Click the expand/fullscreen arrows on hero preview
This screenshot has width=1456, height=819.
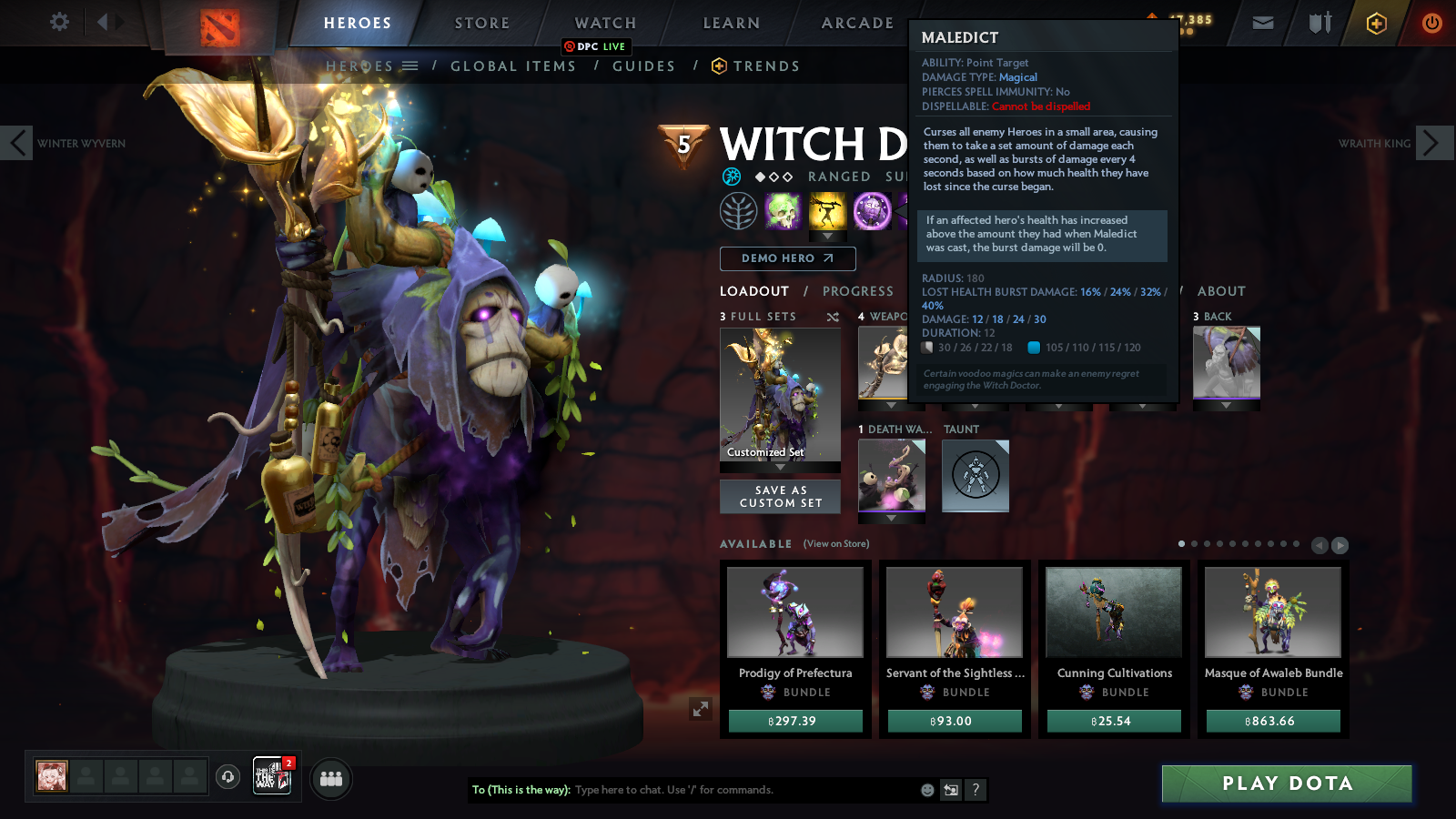point(699,709)
